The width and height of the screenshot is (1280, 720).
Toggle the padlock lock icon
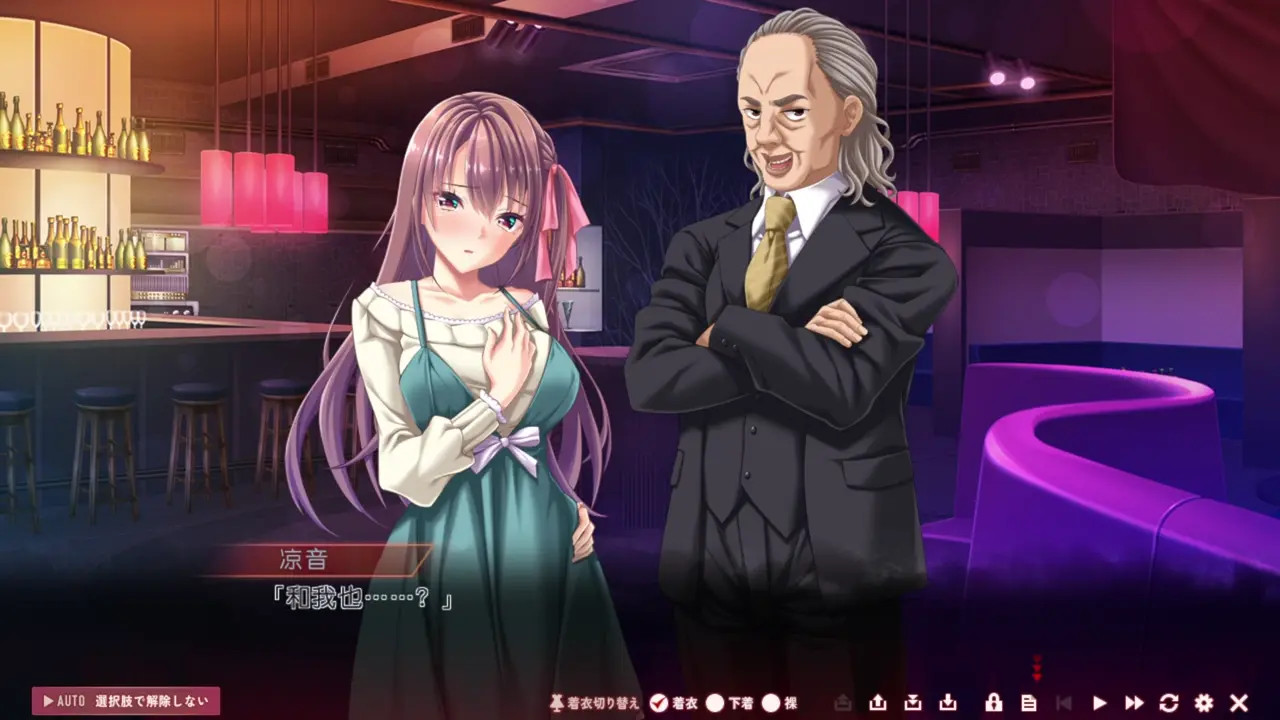(994, 703)
